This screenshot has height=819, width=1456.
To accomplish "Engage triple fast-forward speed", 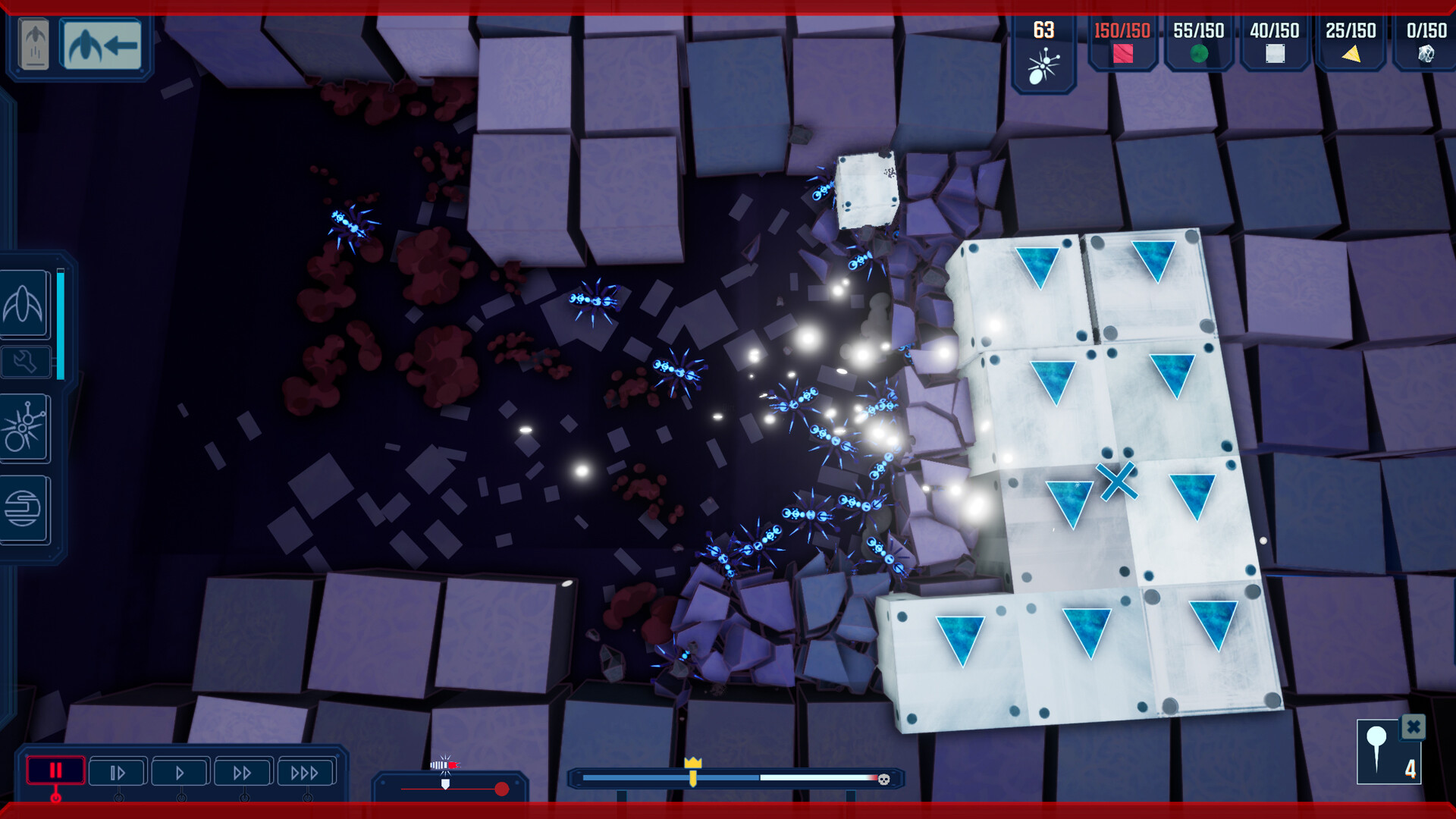I will (306, 771).
